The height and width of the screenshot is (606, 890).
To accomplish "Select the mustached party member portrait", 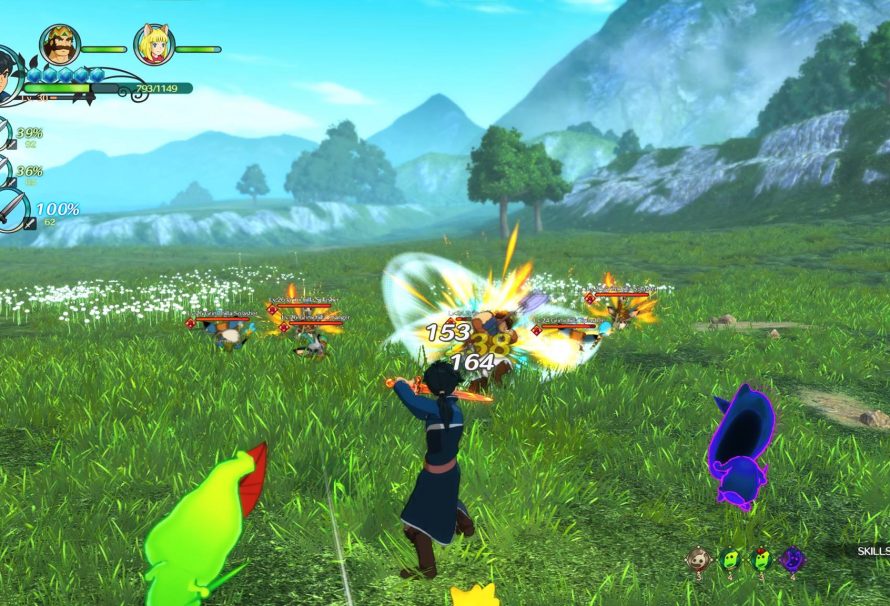I will click(60, 45).
